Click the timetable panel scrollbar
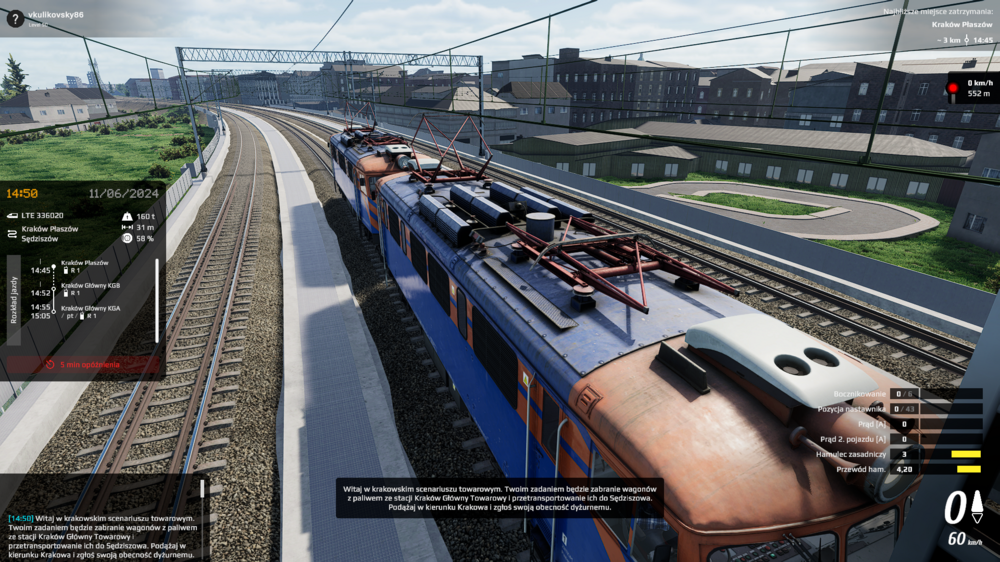This screenshot has height=562, width=1000. coord(156,287)
